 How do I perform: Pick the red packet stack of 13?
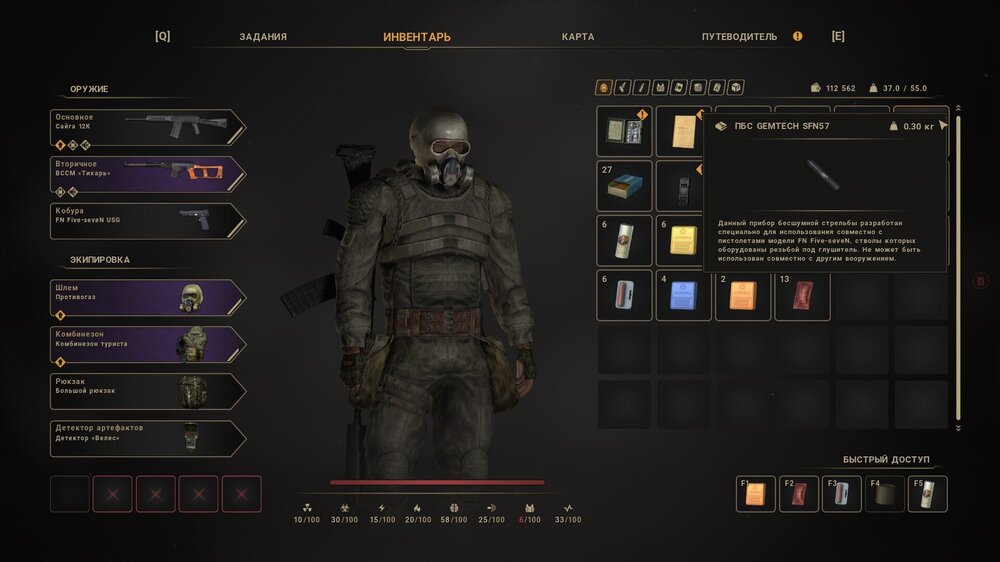coord(802,295)
